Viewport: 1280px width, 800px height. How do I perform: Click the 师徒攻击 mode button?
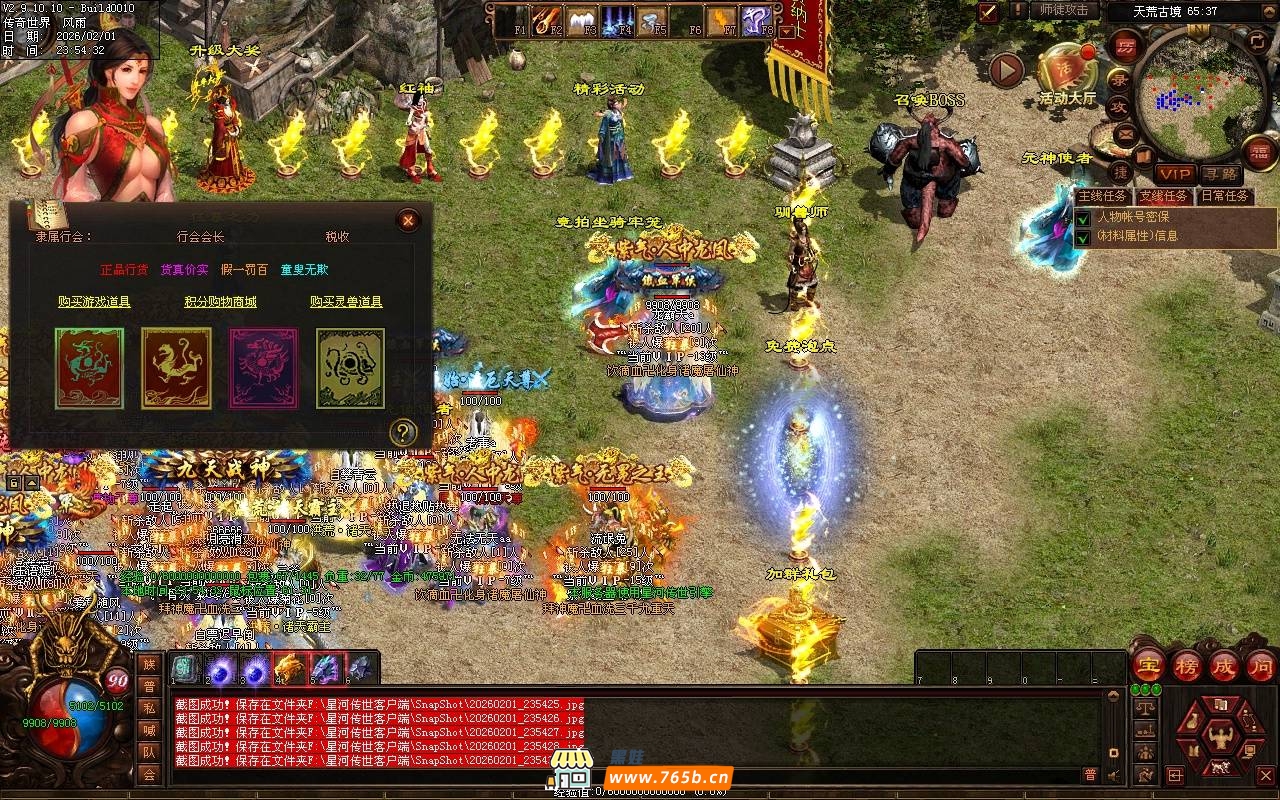[x=1064, y=10]
